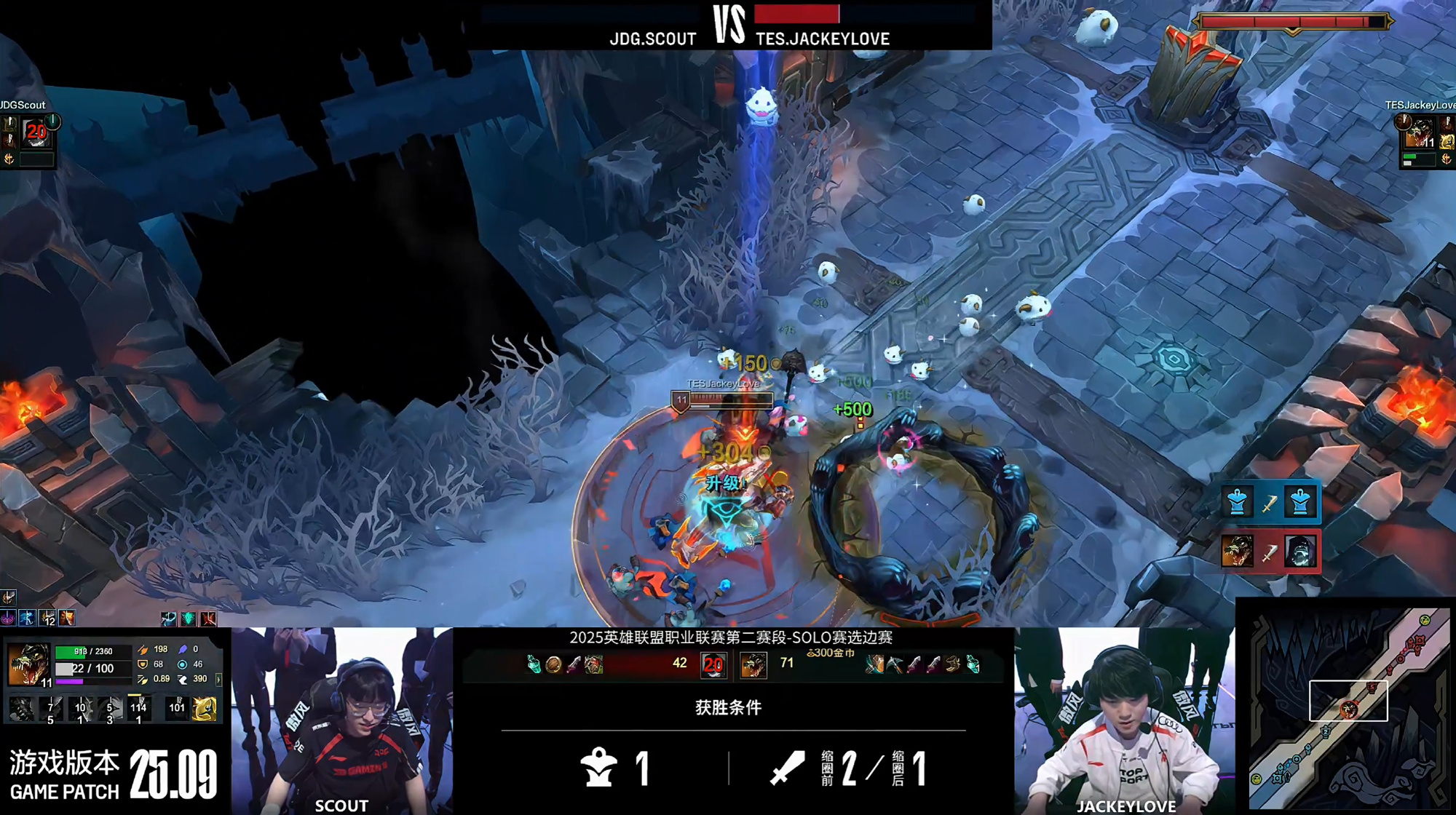Open the blue kill feed entry
The width and height of the screenshot is (1456, 815).
(x=1269, y=502)
